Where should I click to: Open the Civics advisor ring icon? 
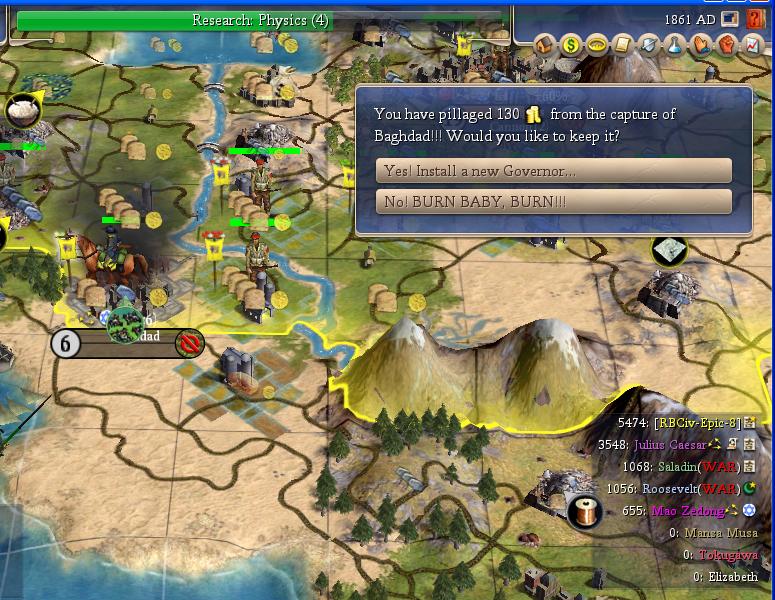pyautogui.click(x=597, y=44)
